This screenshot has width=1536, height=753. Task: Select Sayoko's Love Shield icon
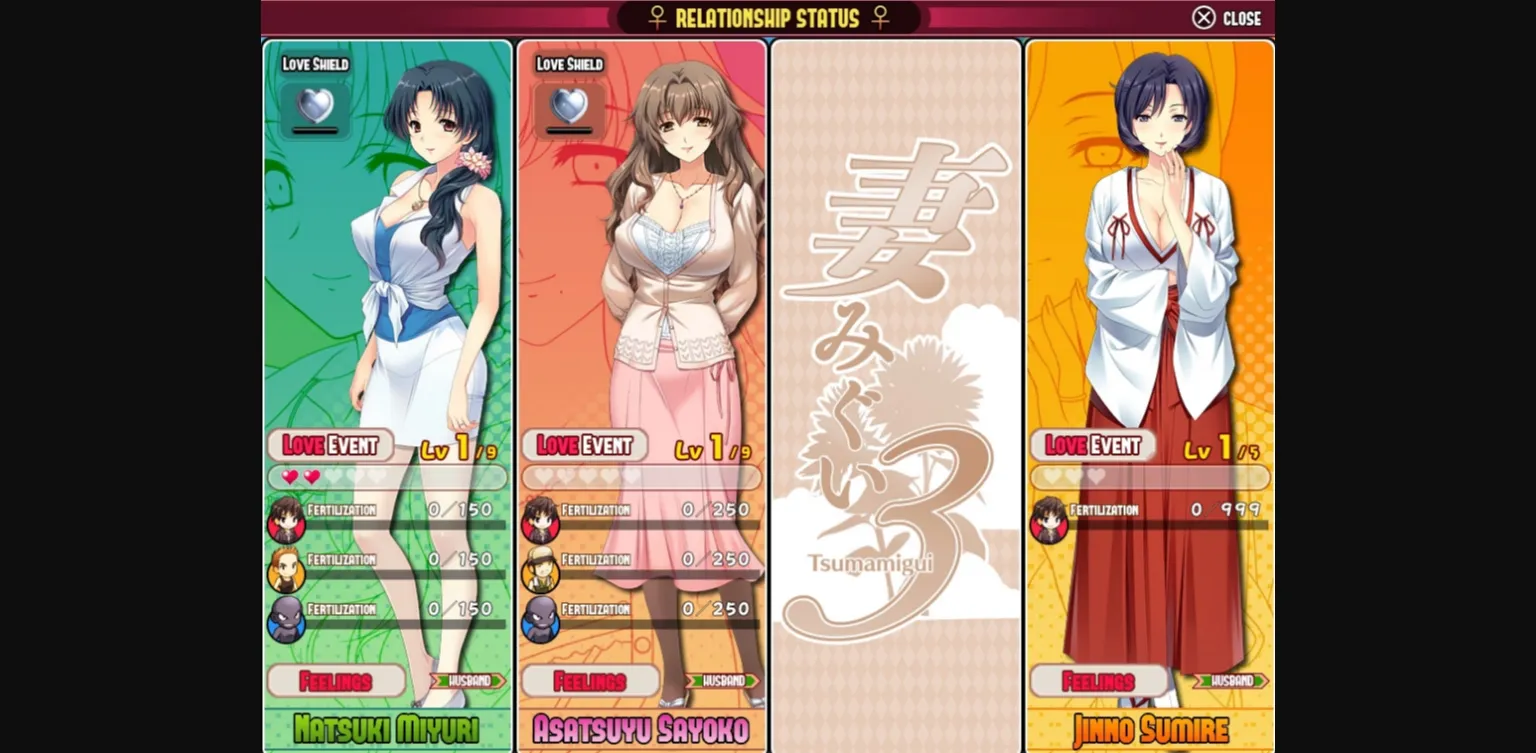pos(570,106)
